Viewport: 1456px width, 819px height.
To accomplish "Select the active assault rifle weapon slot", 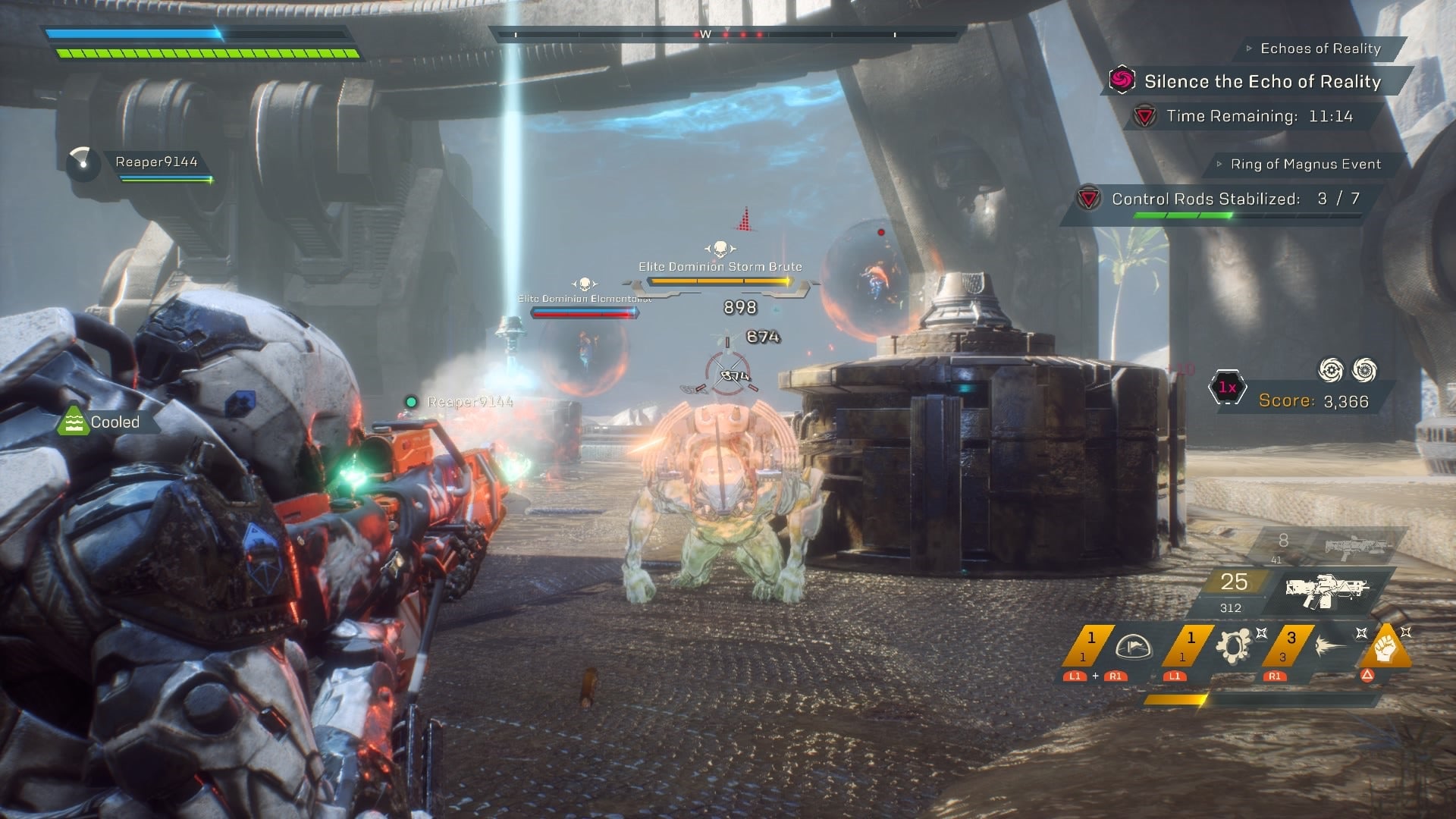I will click(1327, 590).
